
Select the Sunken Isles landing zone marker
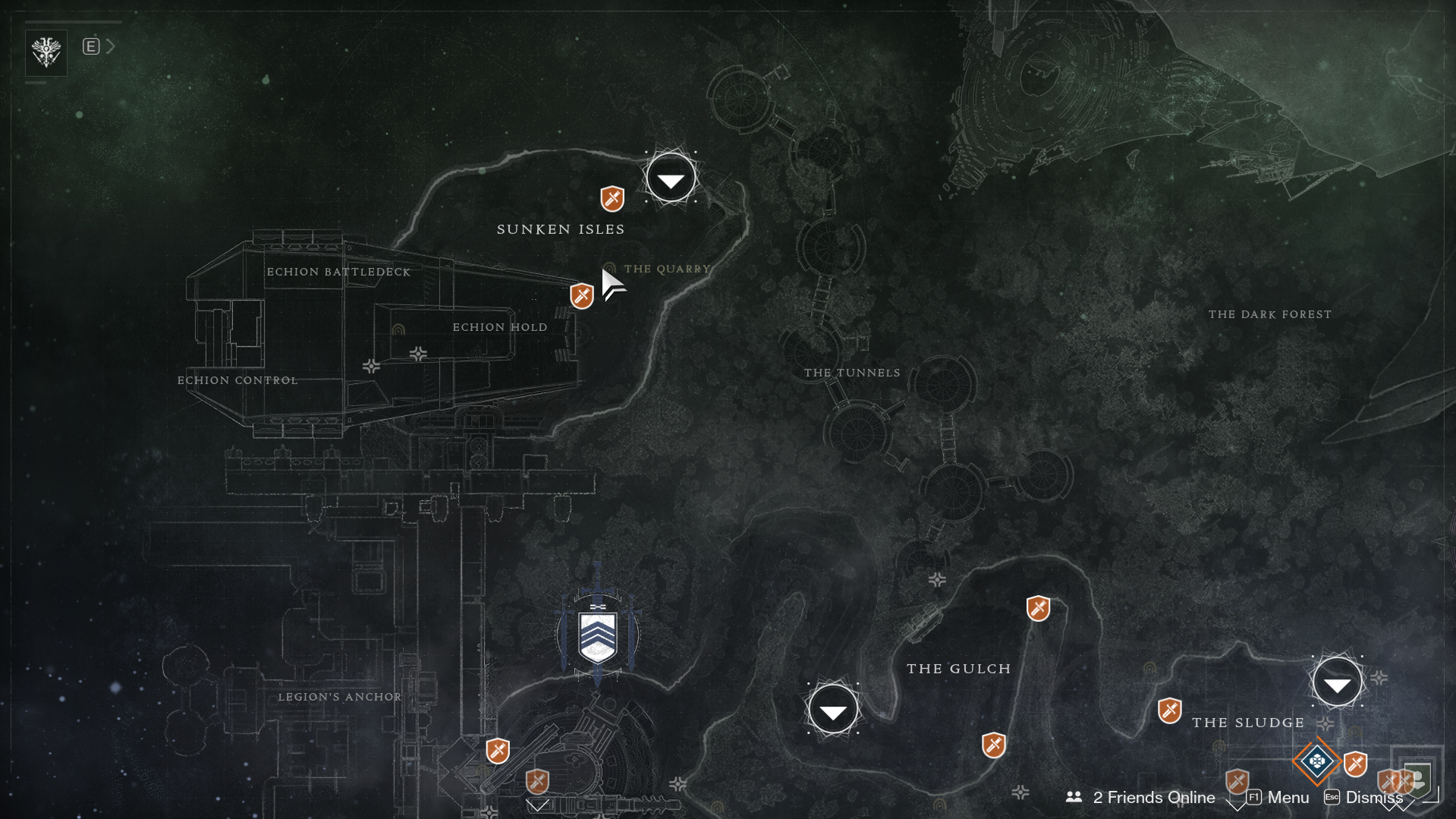pos(671,179)
